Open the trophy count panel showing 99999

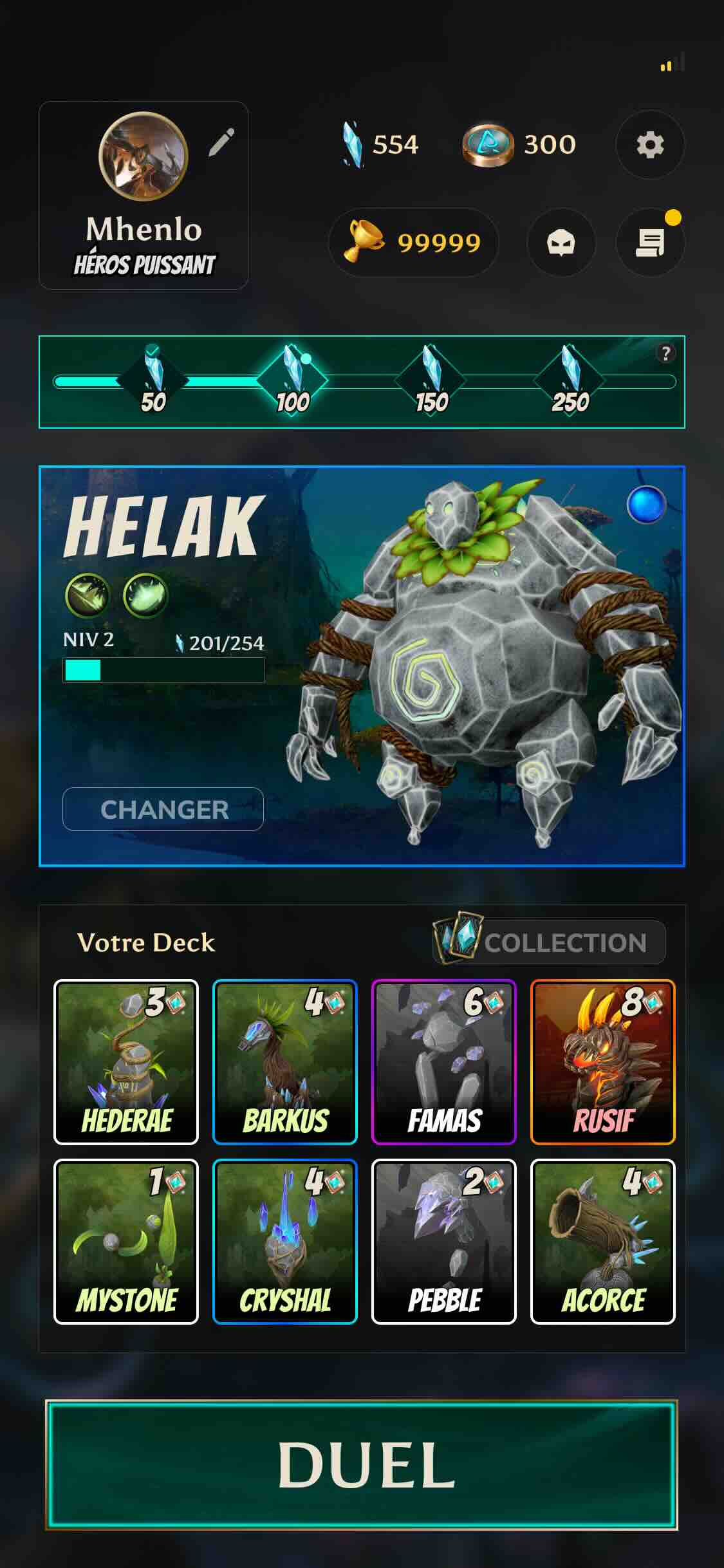[x=414, y=243]
